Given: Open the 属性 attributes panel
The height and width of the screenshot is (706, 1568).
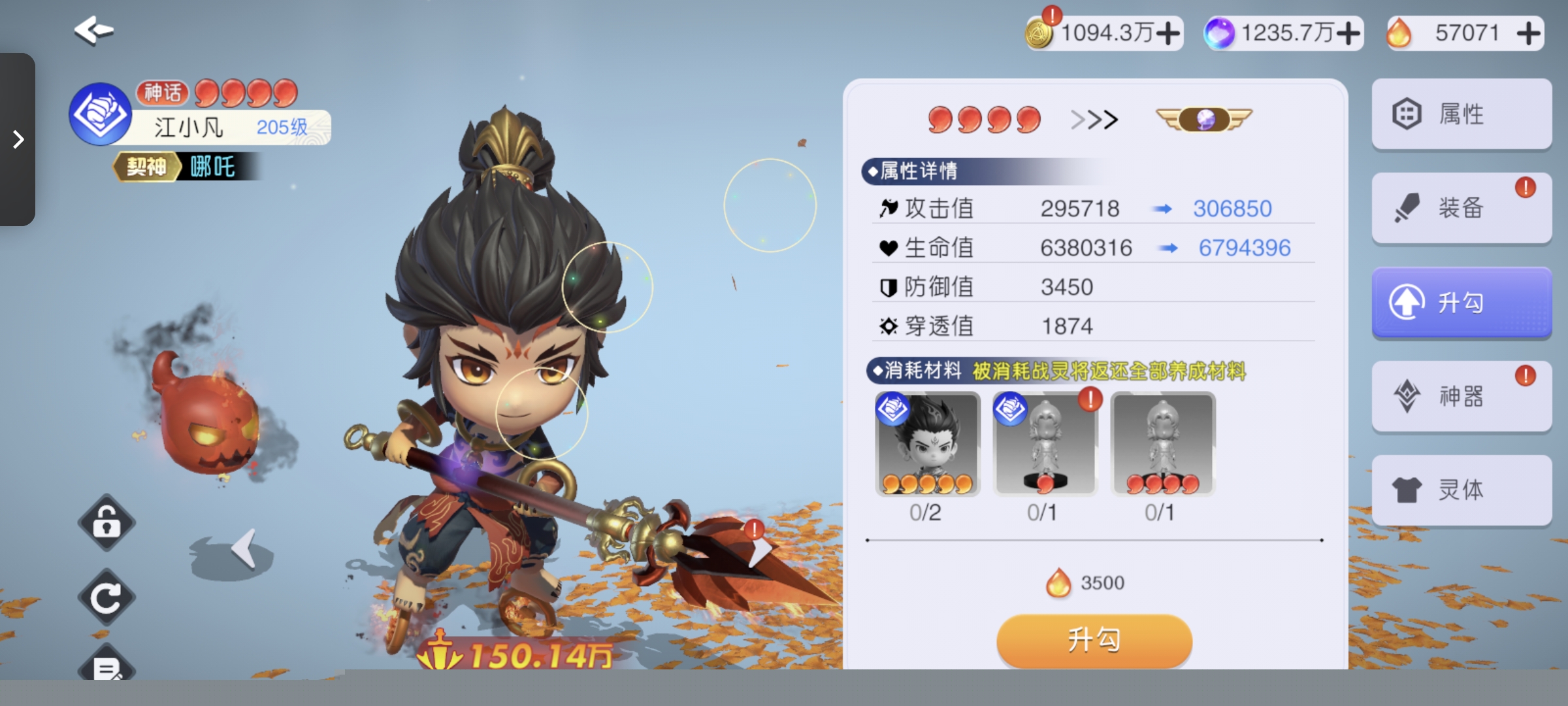Looking at the screenshot, I should (1462, 113).
